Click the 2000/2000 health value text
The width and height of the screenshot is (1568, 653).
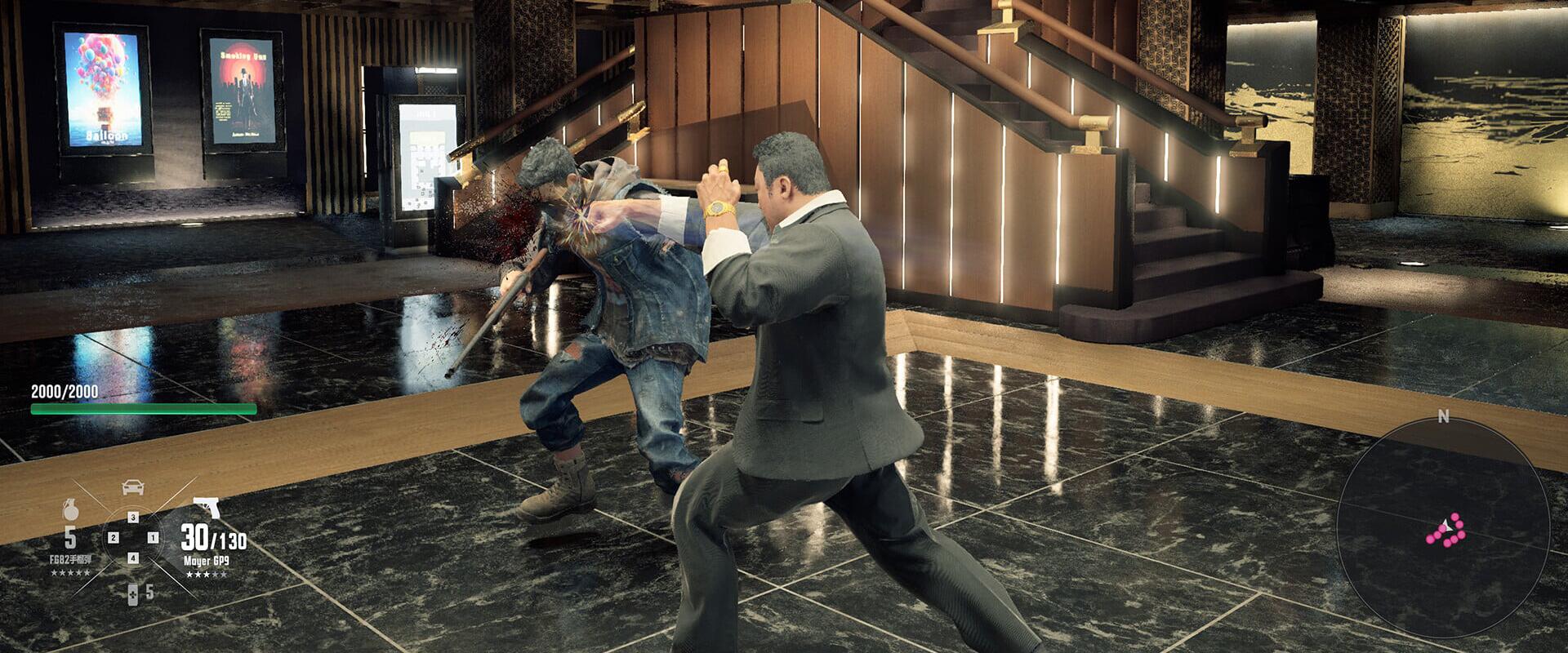65,390
